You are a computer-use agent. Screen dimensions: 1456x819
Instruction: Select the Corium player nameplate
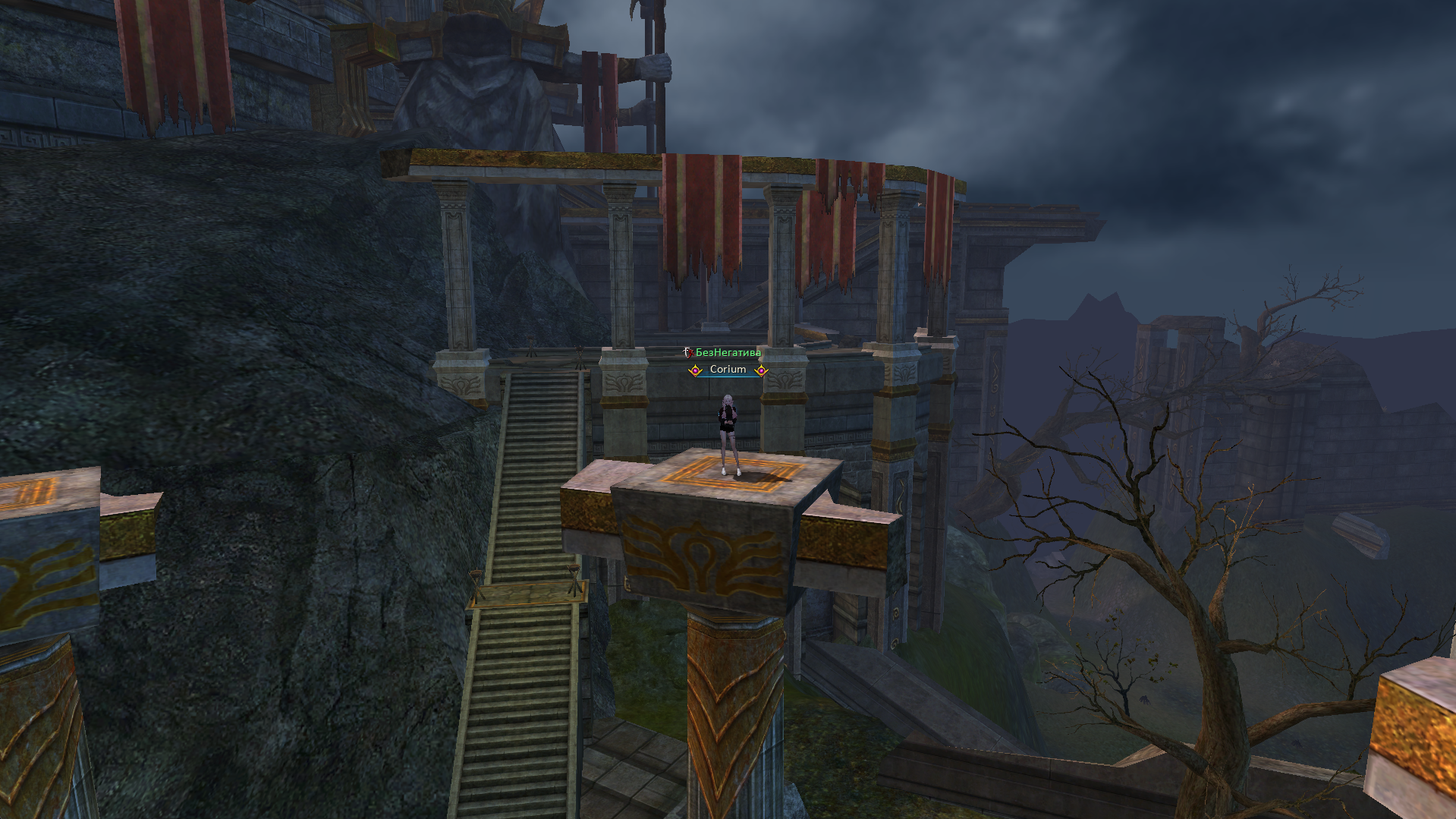click(x=728, y=370)
